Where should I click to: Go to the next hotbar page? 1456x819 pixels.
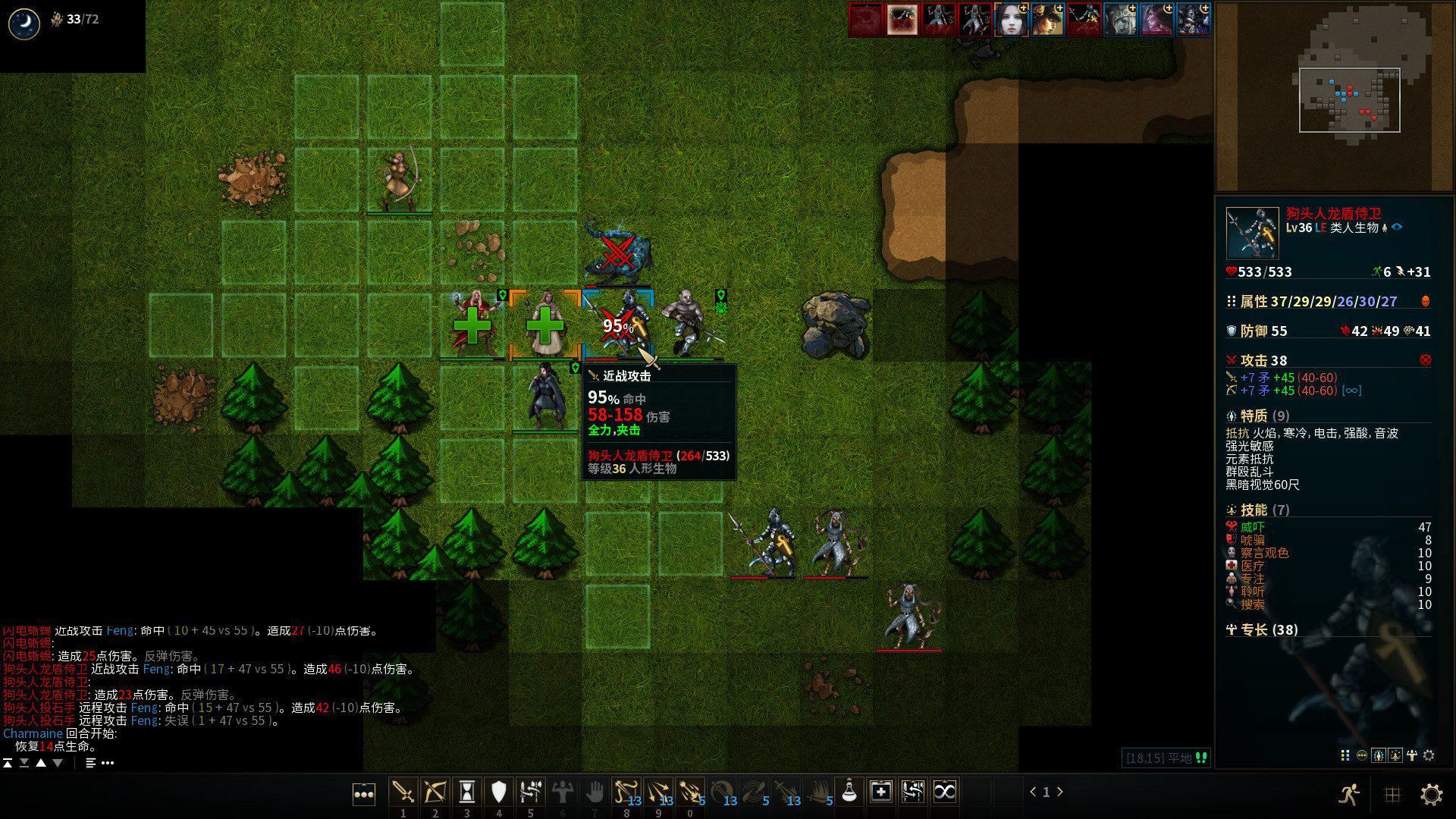1060,792
